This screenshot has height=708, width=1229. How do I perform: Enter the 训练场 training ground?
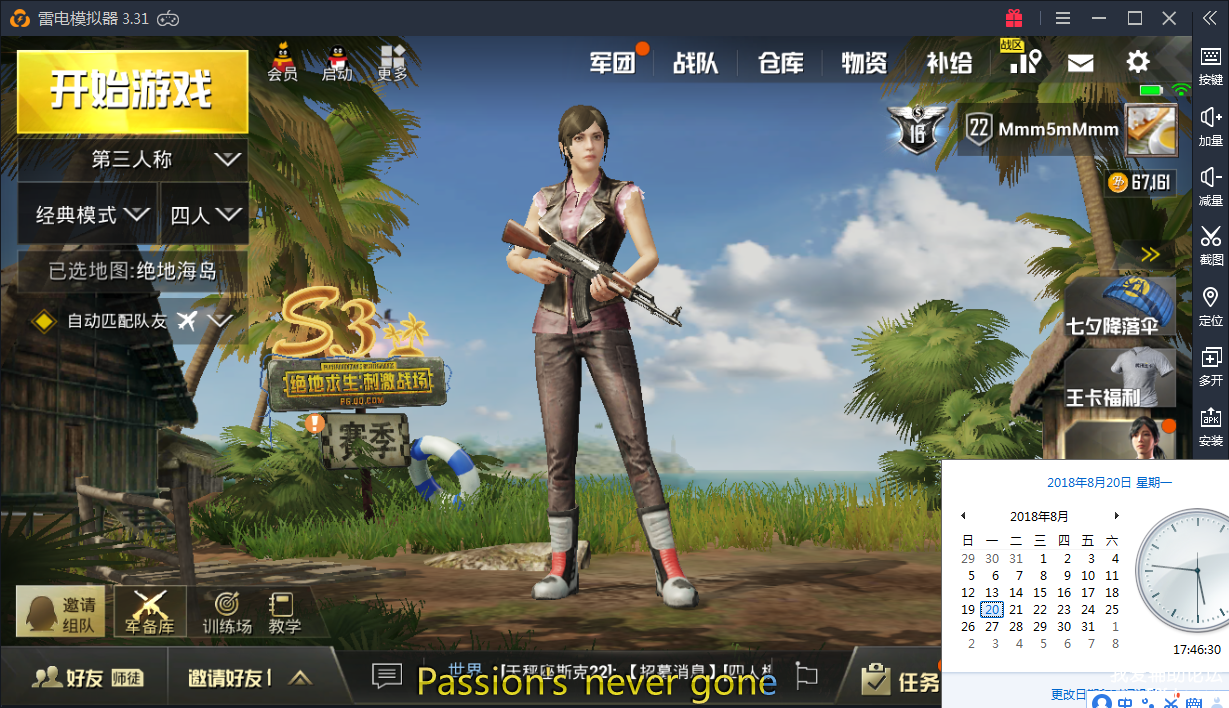[227, 612]
